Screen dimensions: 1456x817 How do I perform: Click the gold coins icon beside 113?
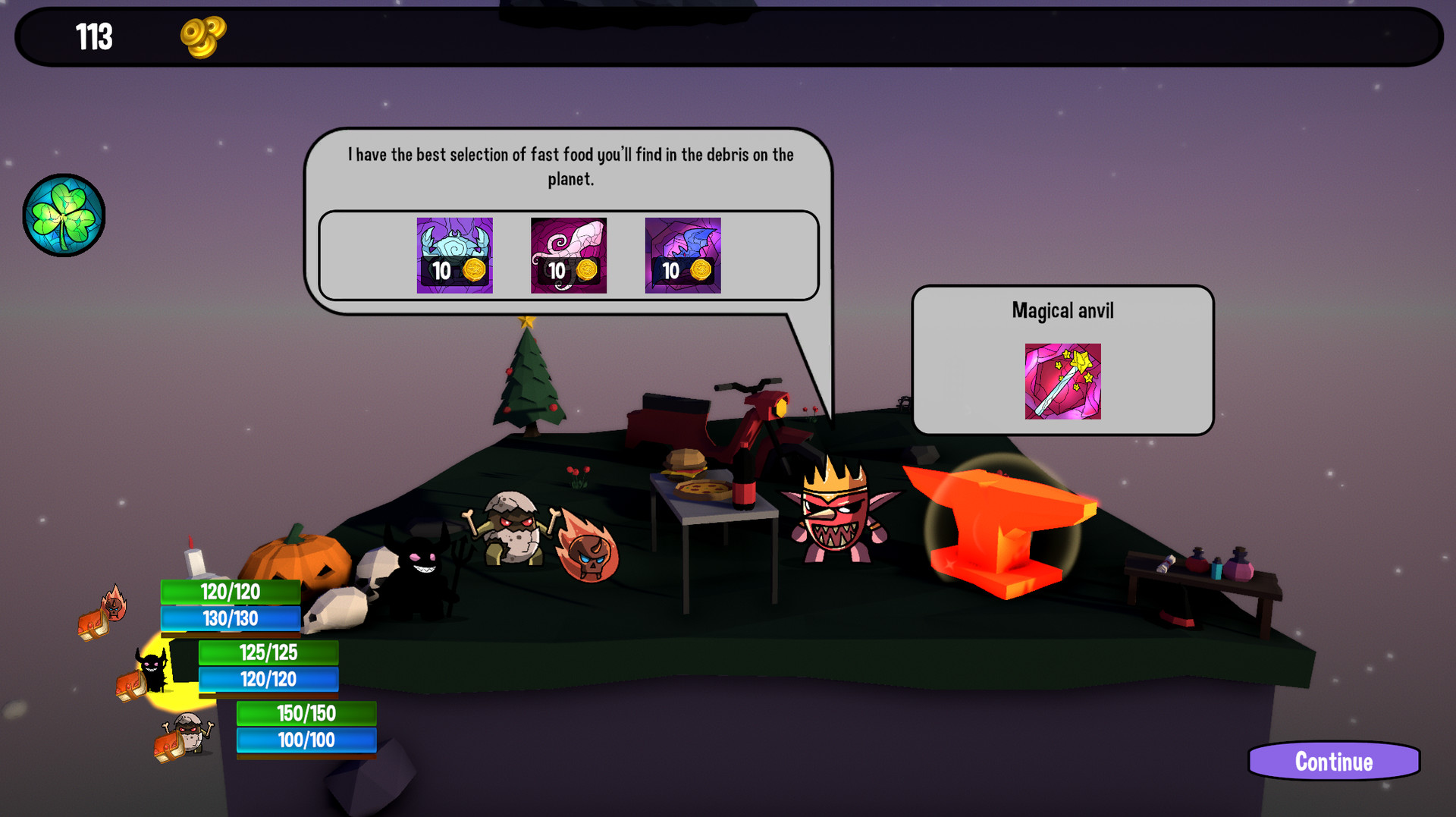coord(203,36)
